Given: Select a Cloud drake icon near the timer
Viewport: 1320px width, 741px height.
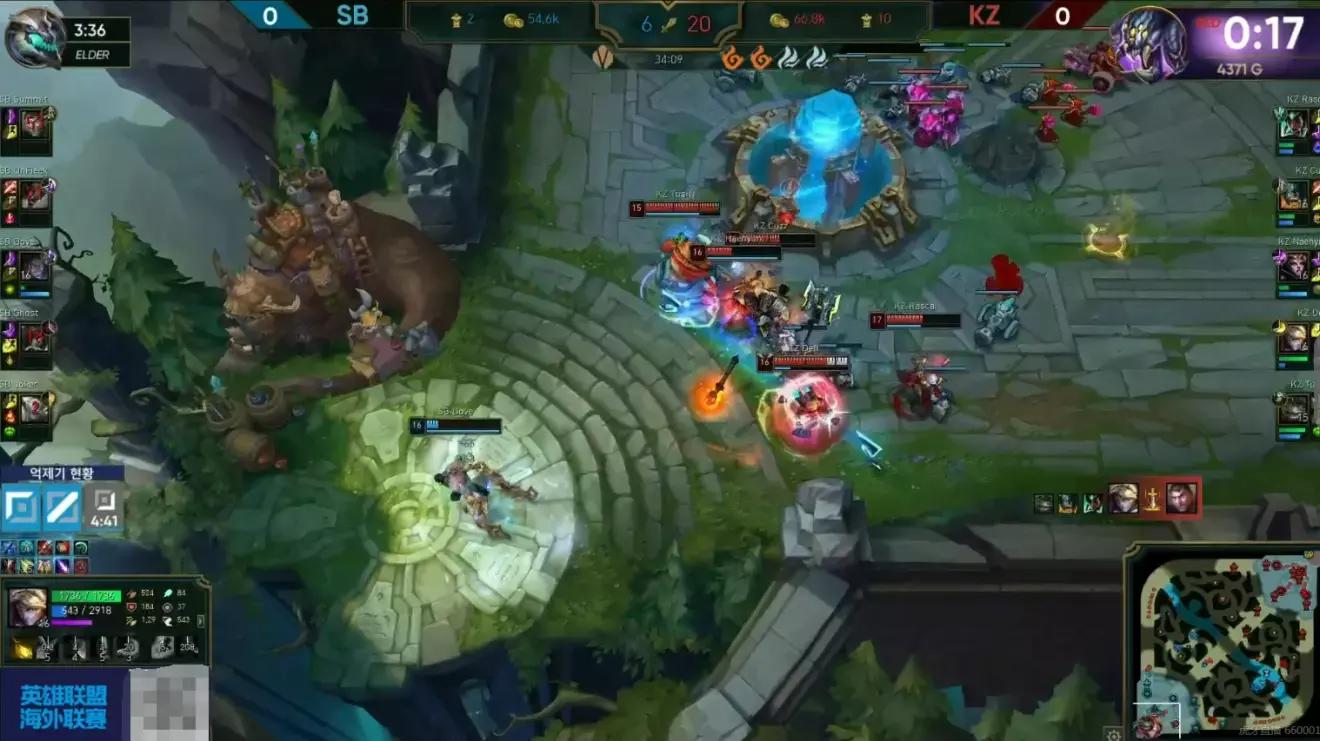Looking at the screenshot, I should point(791,58).
